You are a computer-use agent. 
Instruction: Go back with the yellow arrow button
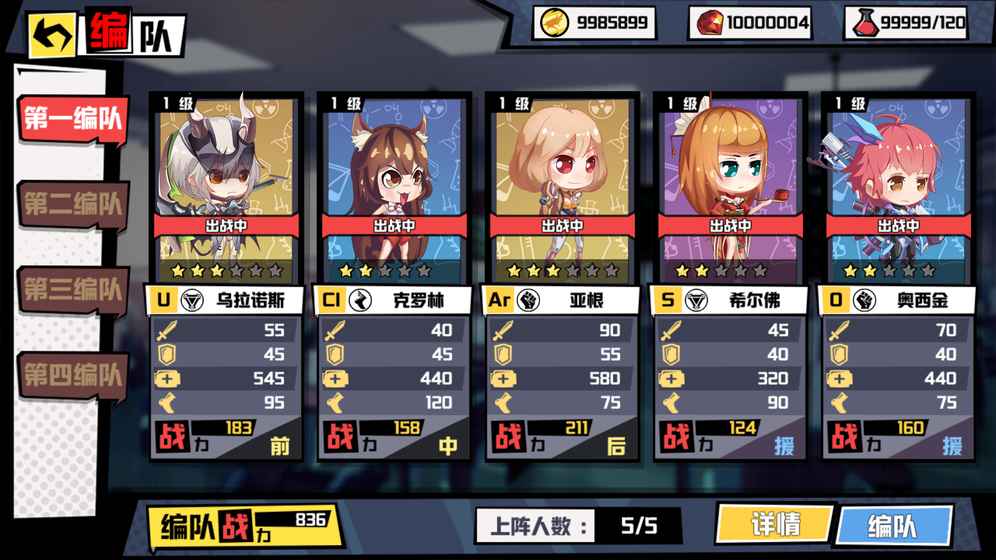53,37
